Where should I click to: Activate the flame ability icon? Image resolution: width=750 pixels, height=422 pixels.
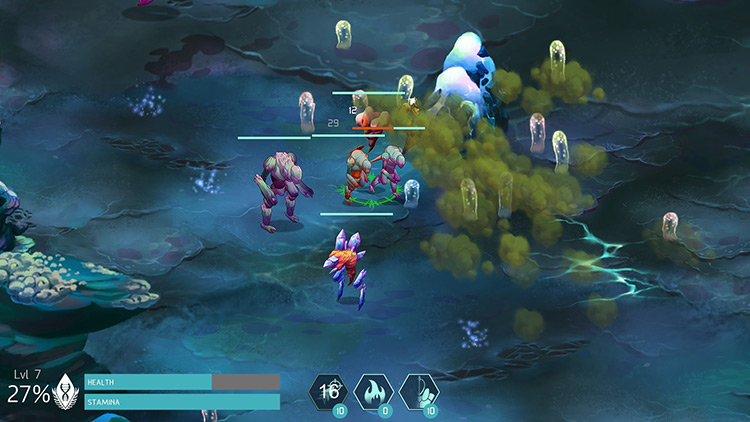pyautogui.click(x=373, y=391)
